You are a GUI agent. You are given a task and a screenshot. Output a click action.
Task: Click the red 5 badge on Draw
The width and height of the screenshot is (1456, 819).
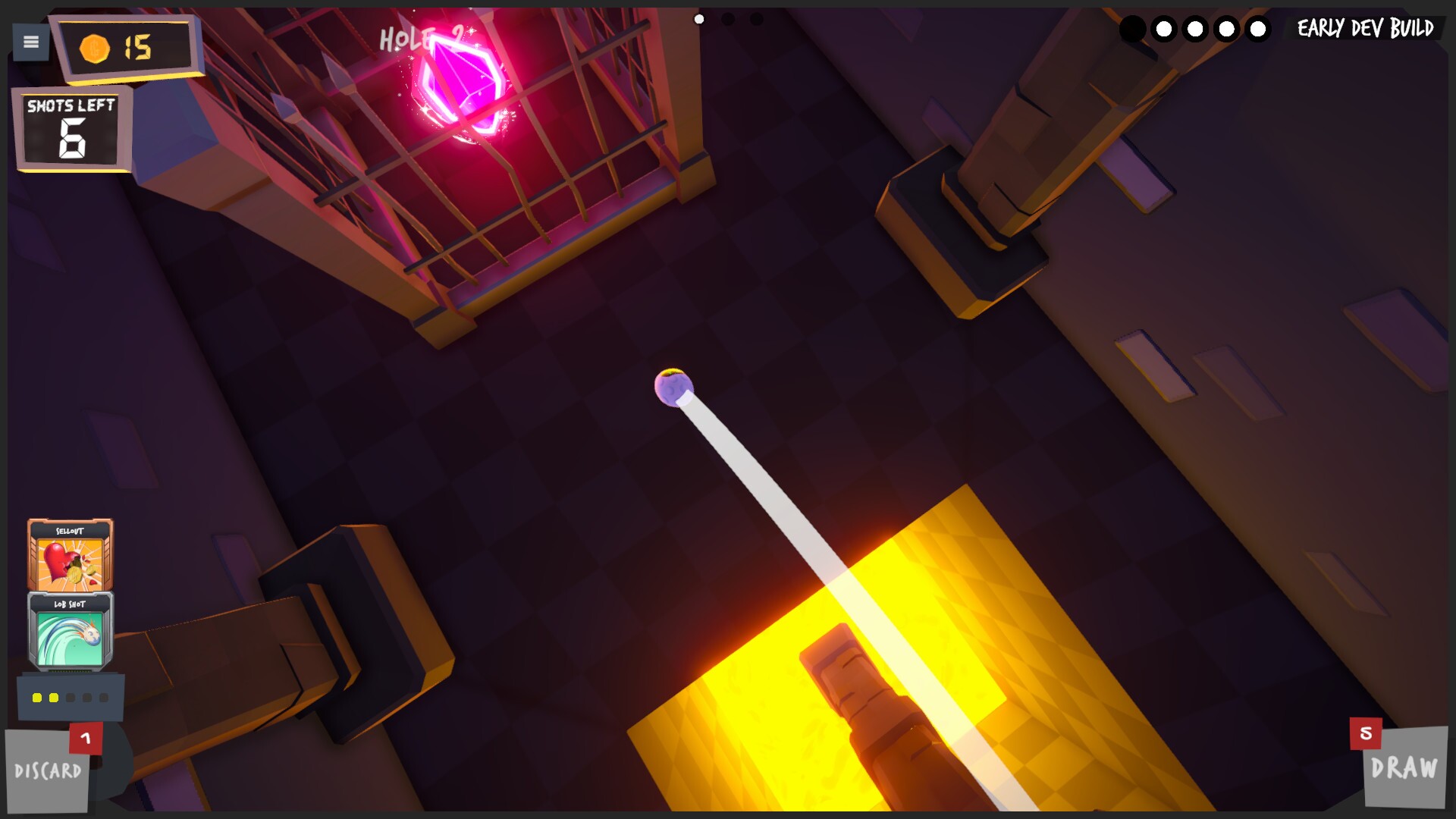coord(1367,735)
